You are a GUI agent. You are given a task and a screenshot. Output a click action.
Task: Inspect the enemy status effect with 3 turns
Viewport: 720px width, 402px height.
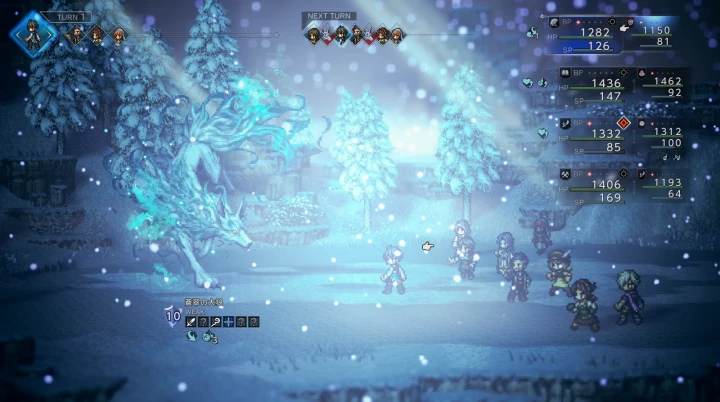tap(209, 337)
